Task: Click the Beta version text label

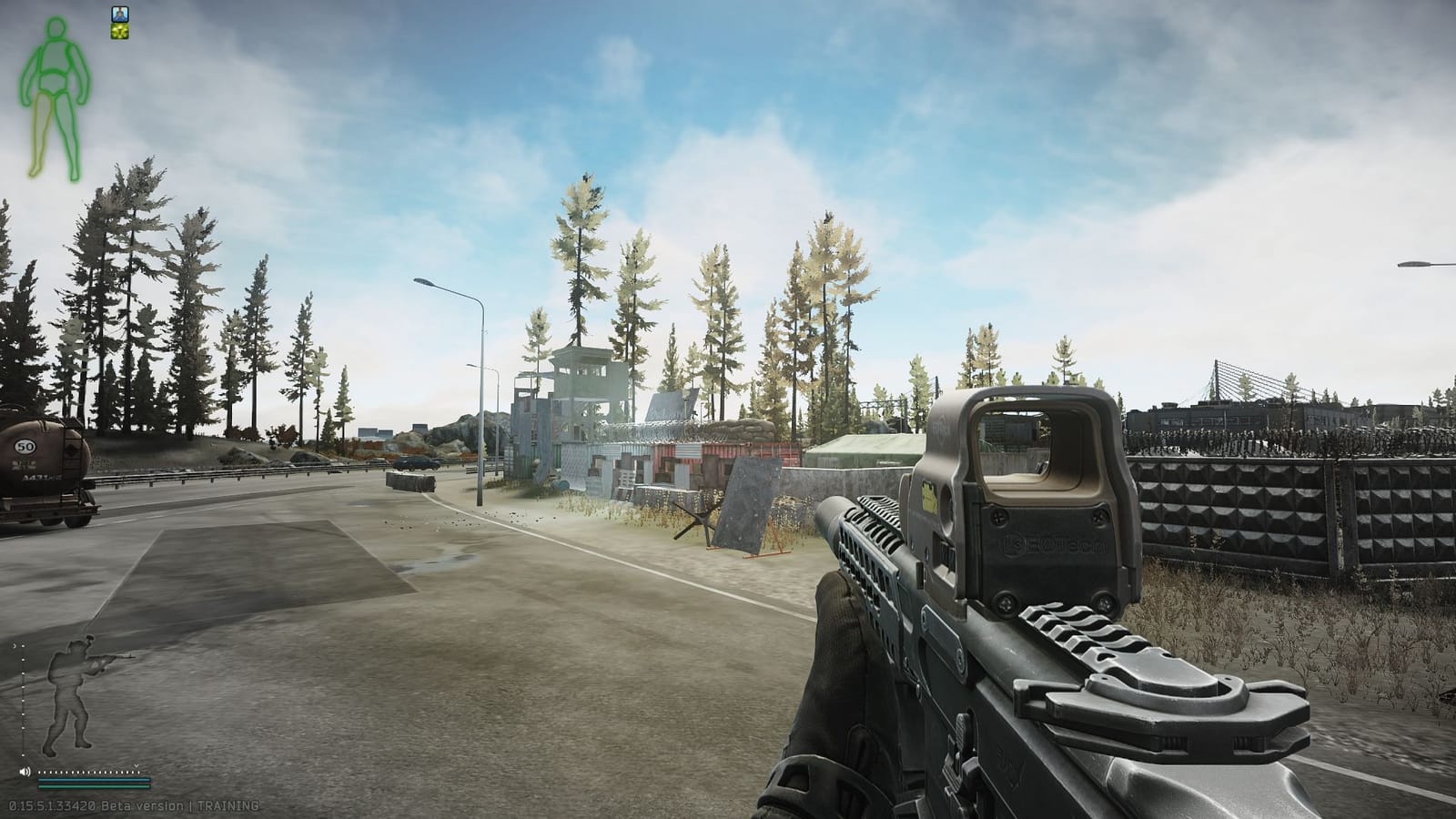Action: pyautogui.click(x=141, y=805)
